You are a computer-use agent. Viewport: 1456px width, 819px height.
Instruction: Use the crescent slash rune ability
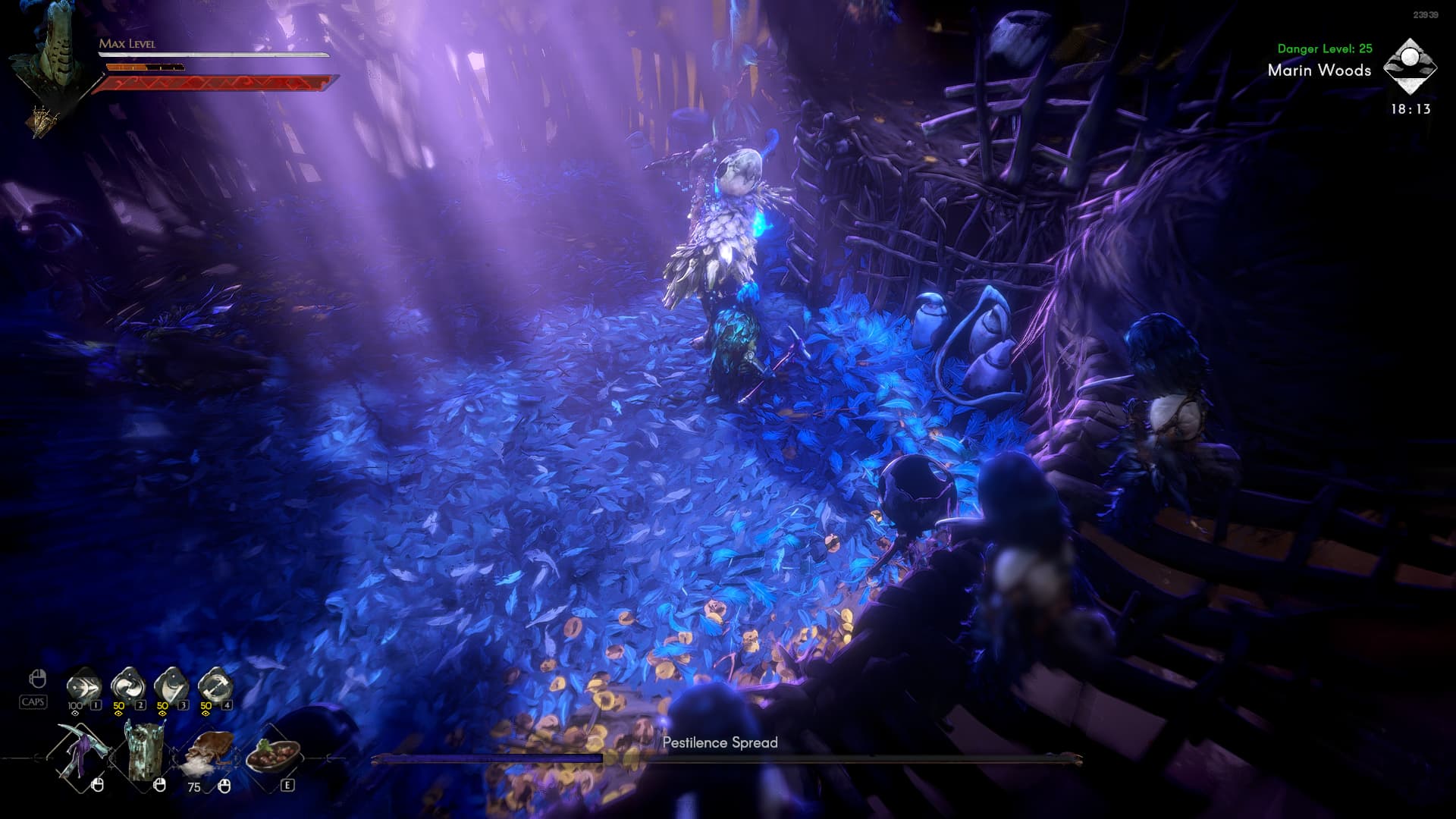click(x=171, y=686)
